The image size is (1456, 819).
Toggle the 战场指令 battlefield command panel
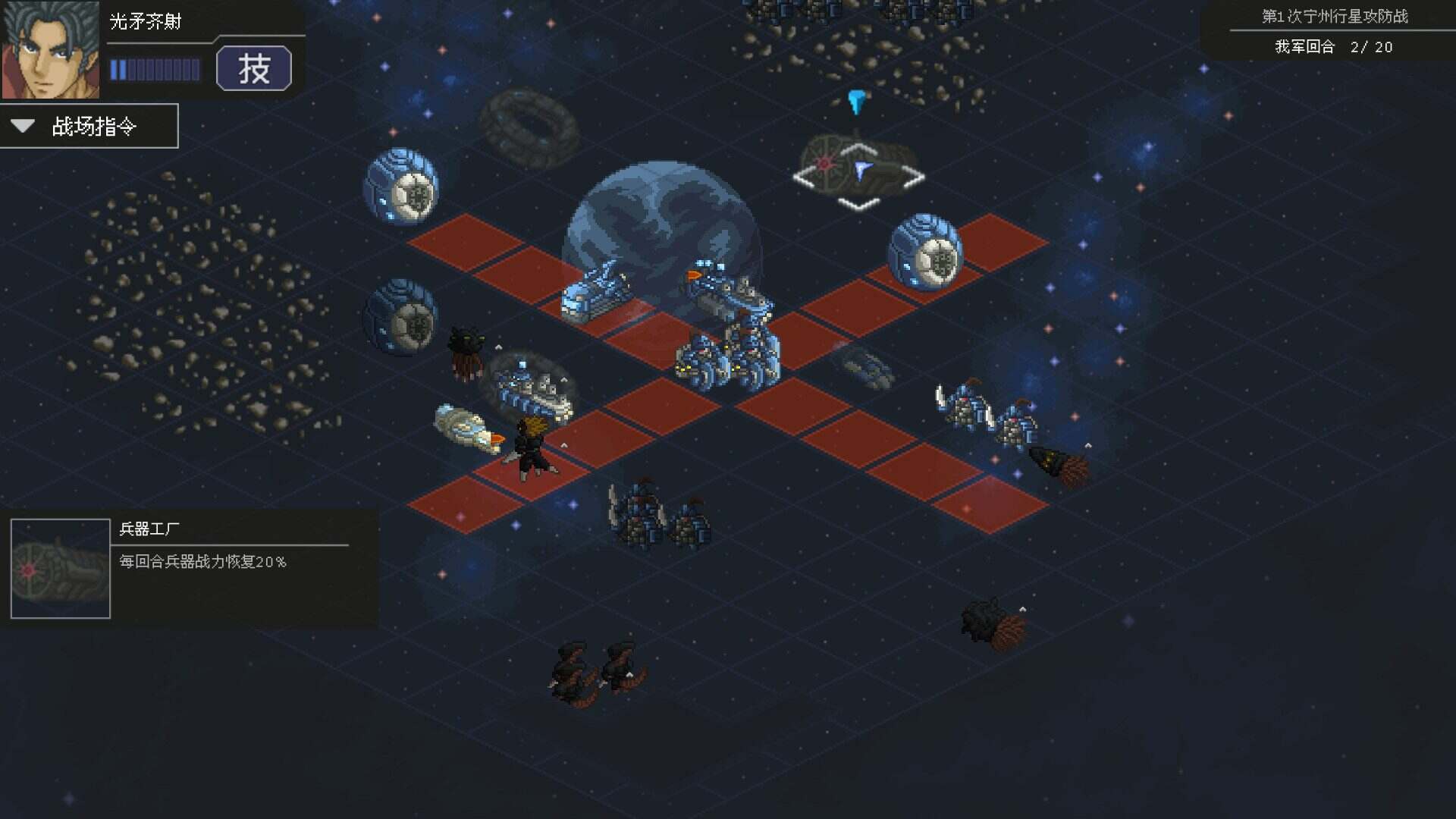click(89, 126)
